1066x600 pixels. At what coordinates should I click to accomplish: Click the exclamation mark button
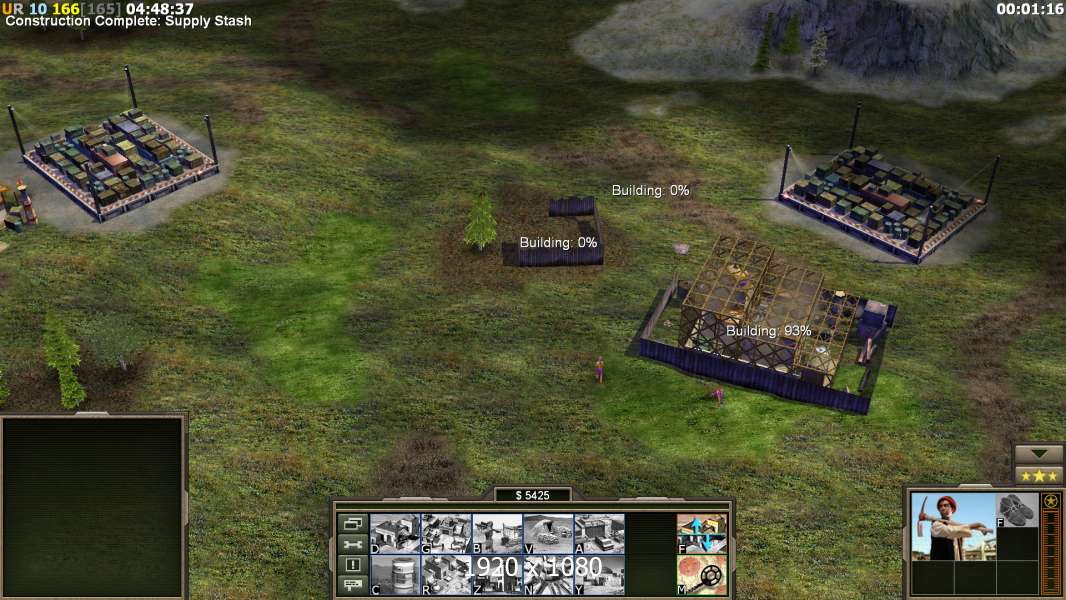pos(352,565)
